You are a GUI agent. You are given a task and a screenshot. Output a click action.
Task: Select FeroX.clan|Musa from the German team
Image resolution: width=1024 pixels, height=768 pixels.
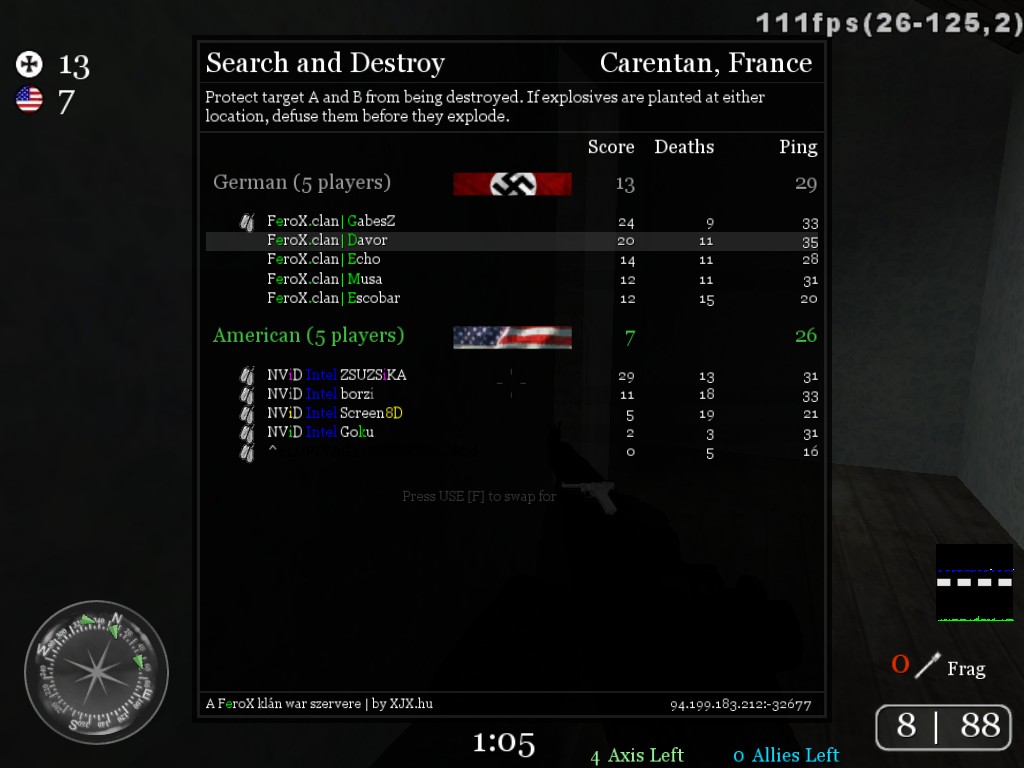point(325,279)
